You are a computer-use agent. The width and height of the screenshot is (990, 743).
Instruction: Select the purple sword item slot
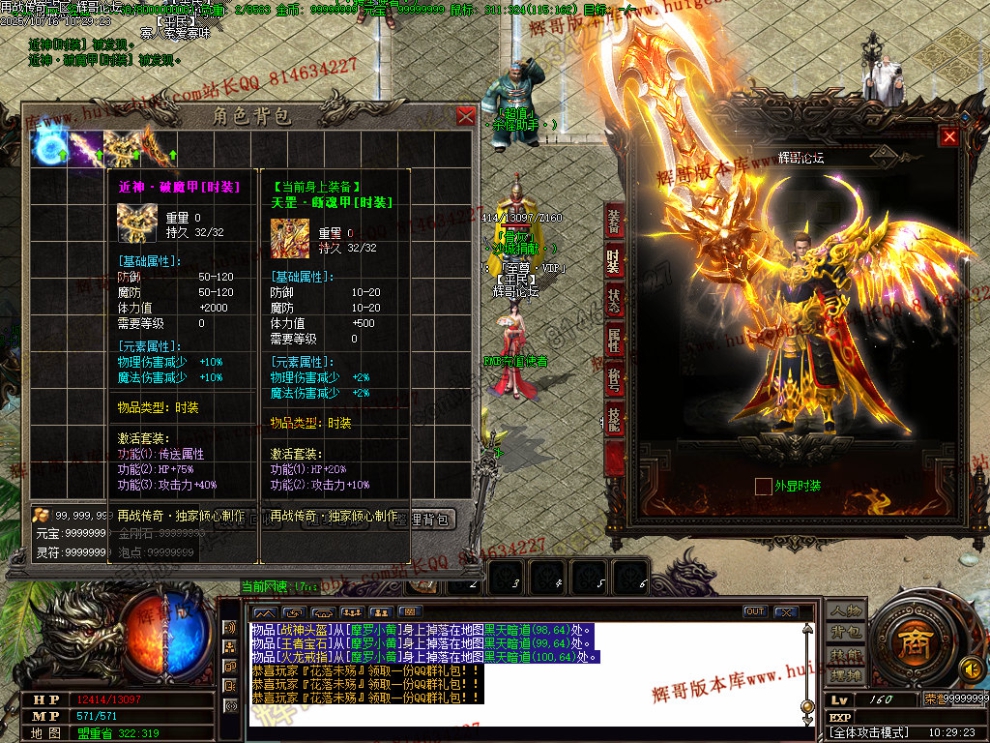point(85,146)
